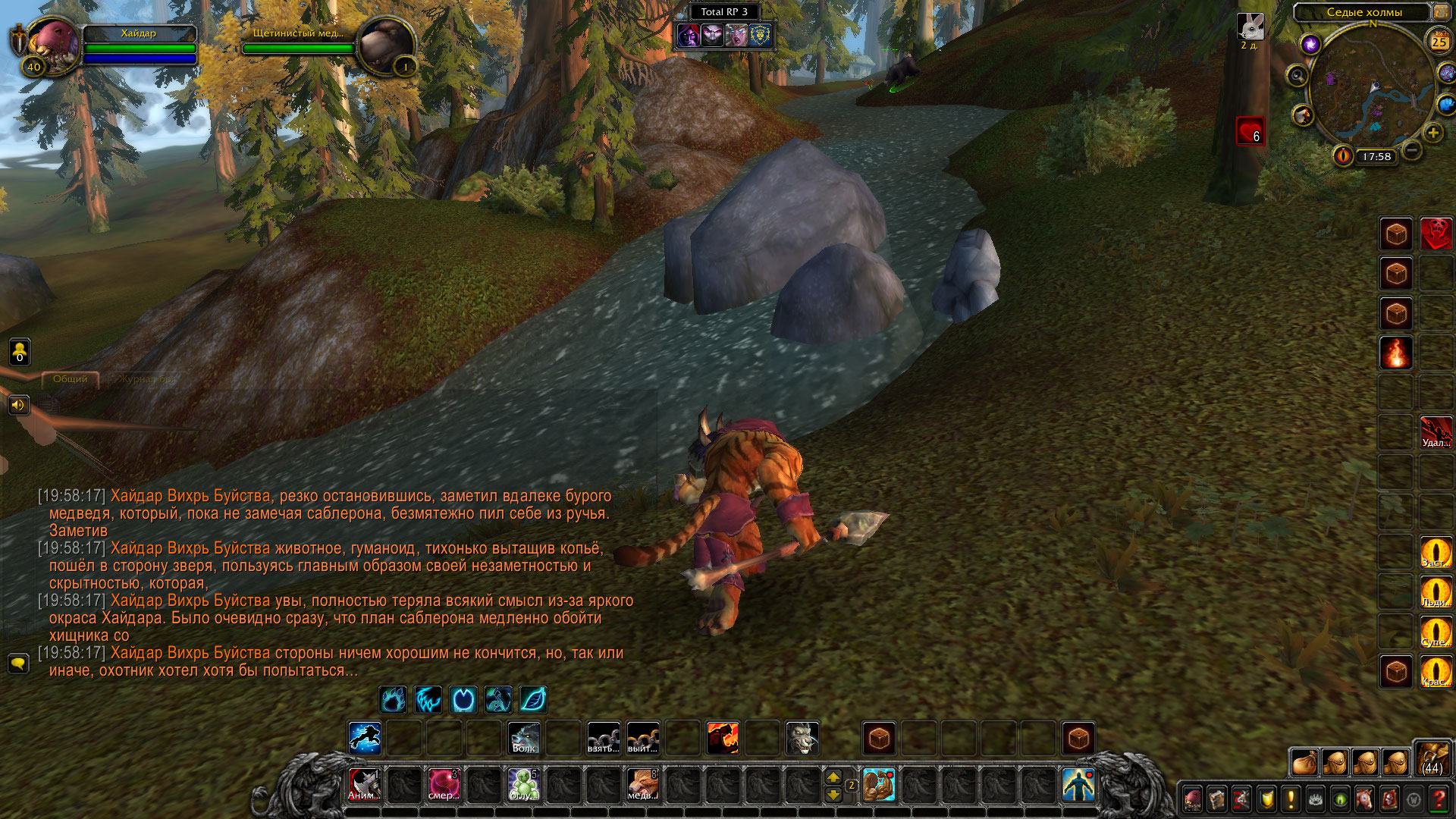Activate the Волк action button
1456x819 pixels.
click(524, 738)
